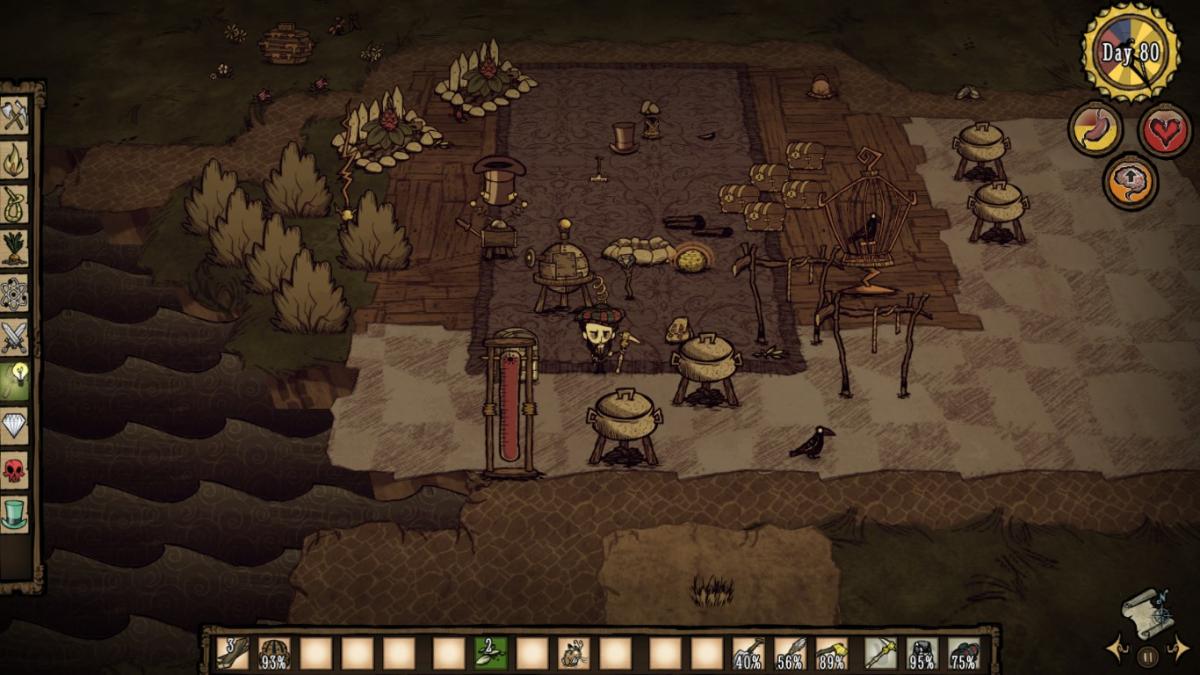Select the twigs stack in the inventory
The width and height of the screenshot is (1200, 675).
(233, 653)
